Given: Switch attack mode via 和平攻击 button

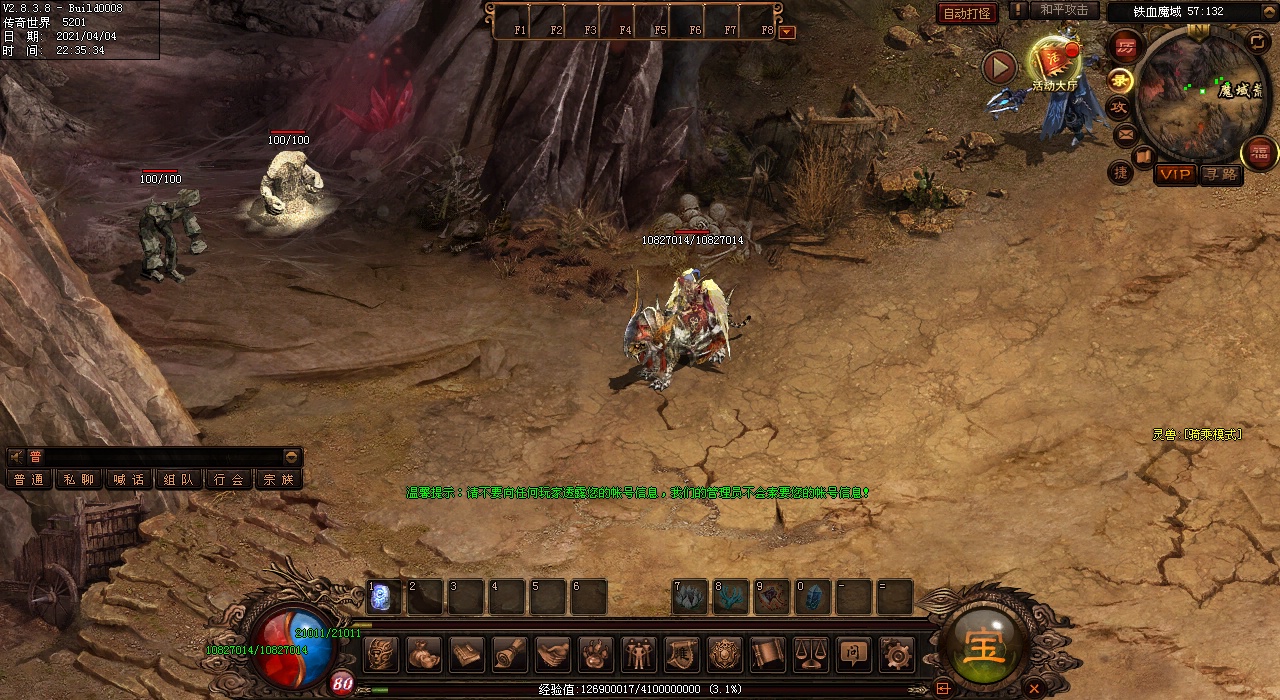Looking at the screenshot, I should 1063,10.
